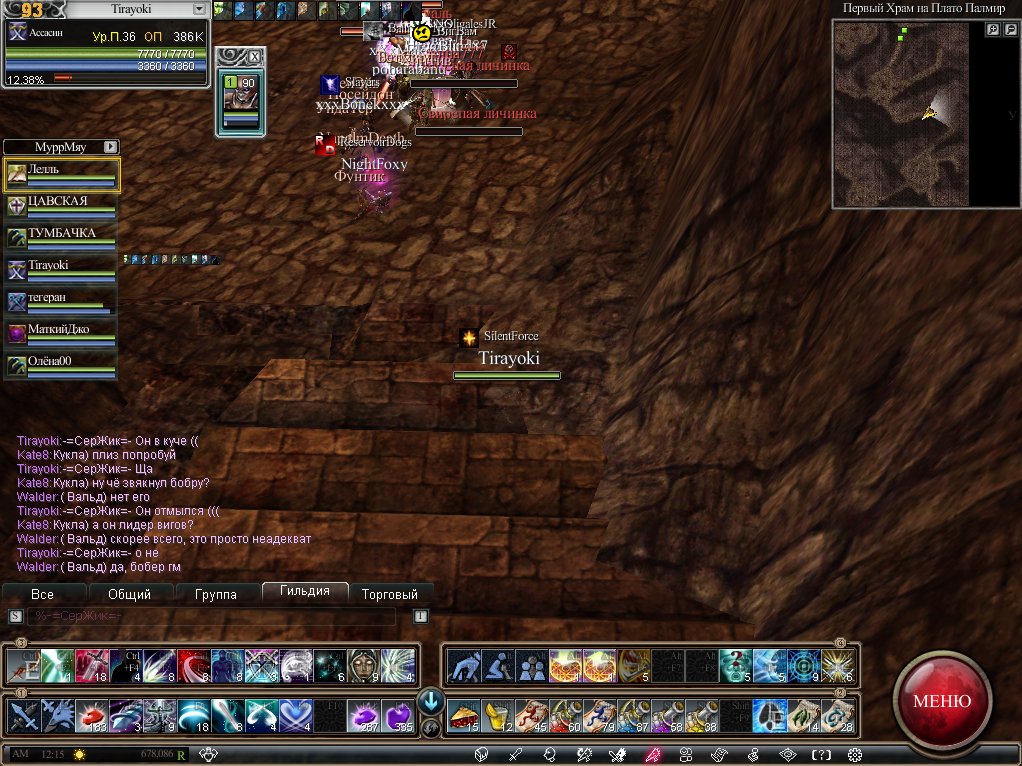Click the minimap of Плато Палмир
The width and height of the screenshot is (1022, 766).
pyautogui.click(x=900, y=113)
